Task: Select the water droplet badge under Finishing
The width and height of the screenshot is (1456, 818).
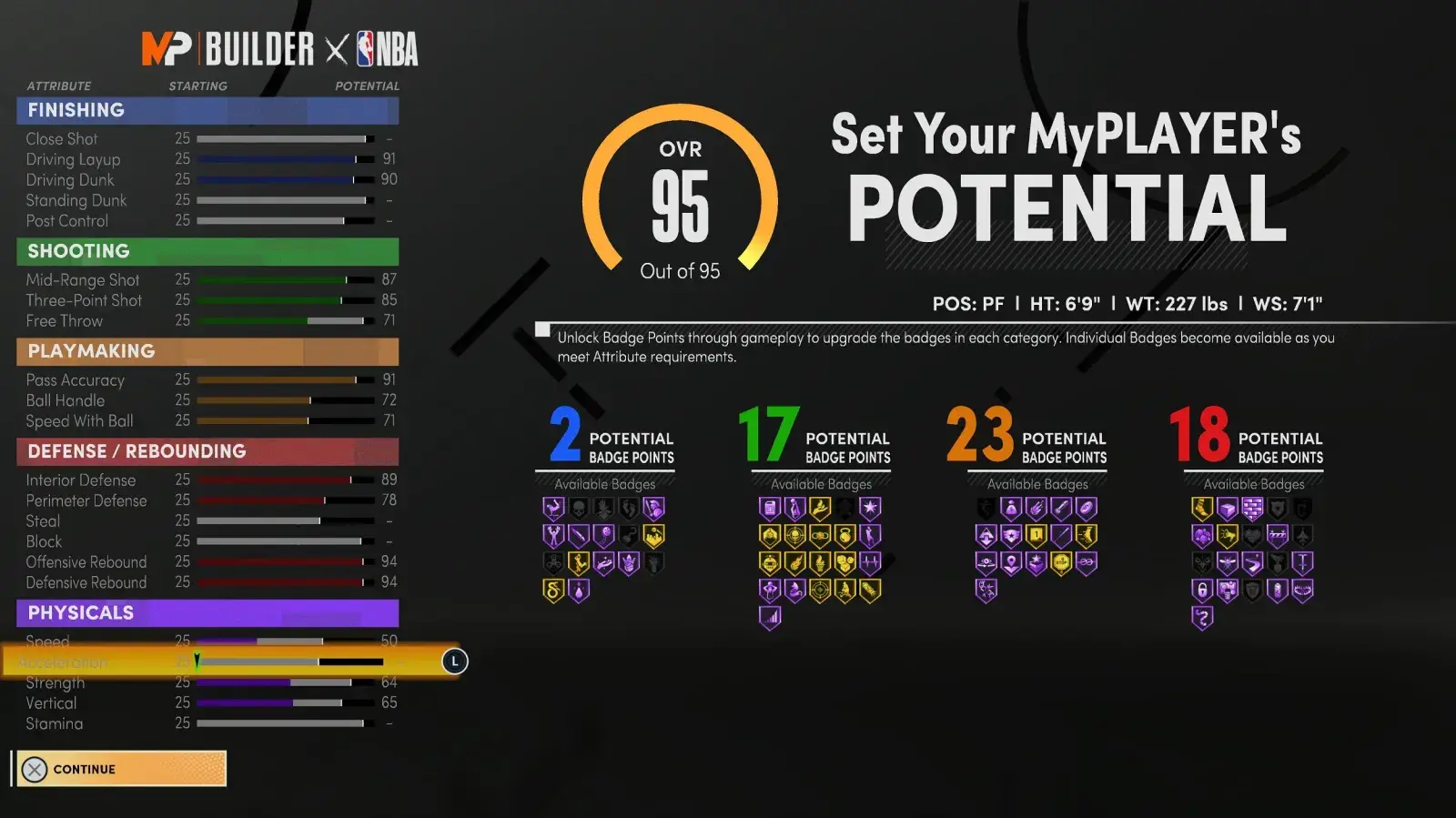Action: point(579,592)
